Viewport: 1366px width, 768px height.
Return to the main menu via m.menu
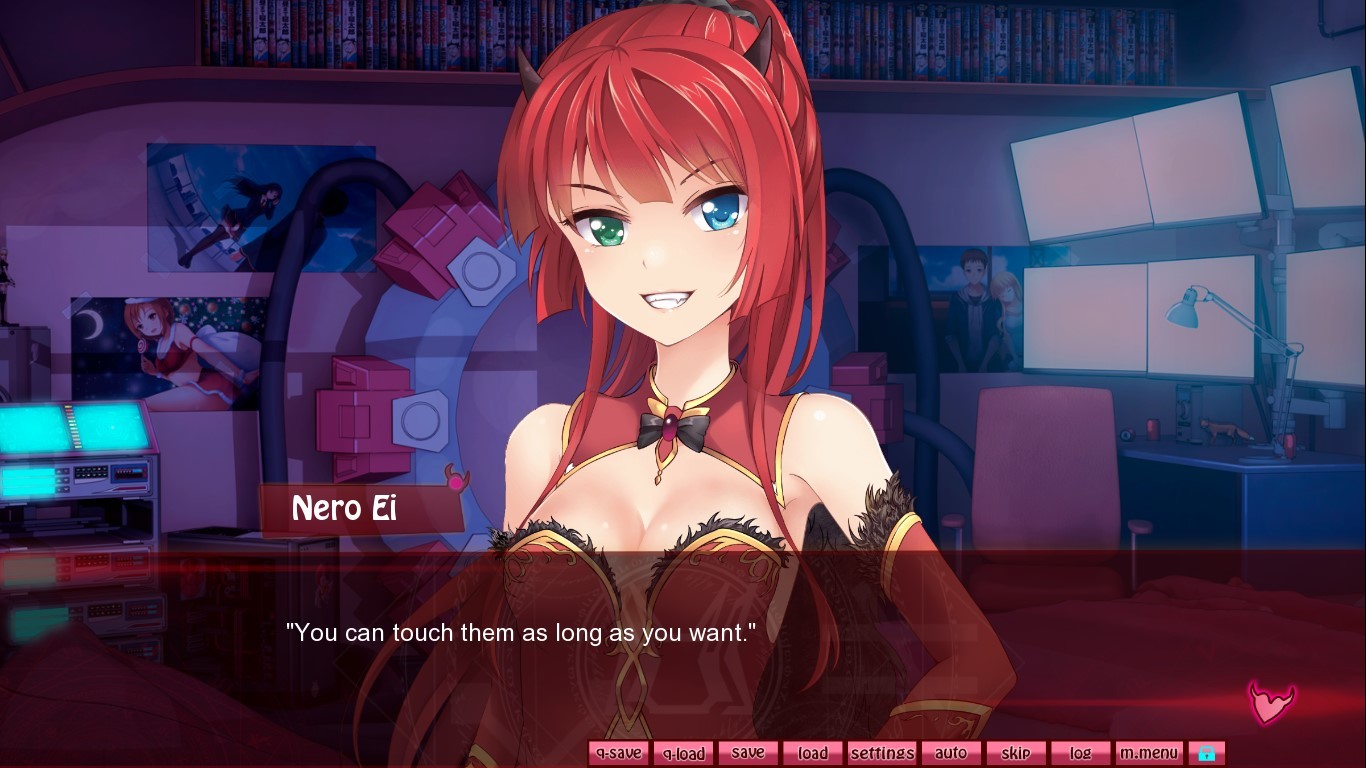click(1149, 752)
